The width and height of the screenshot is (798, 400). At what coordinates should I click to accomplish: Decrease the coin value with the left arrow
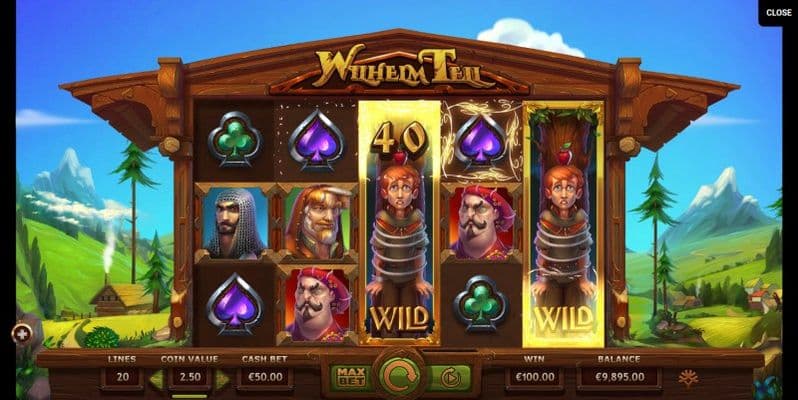[x=156, y=379]
